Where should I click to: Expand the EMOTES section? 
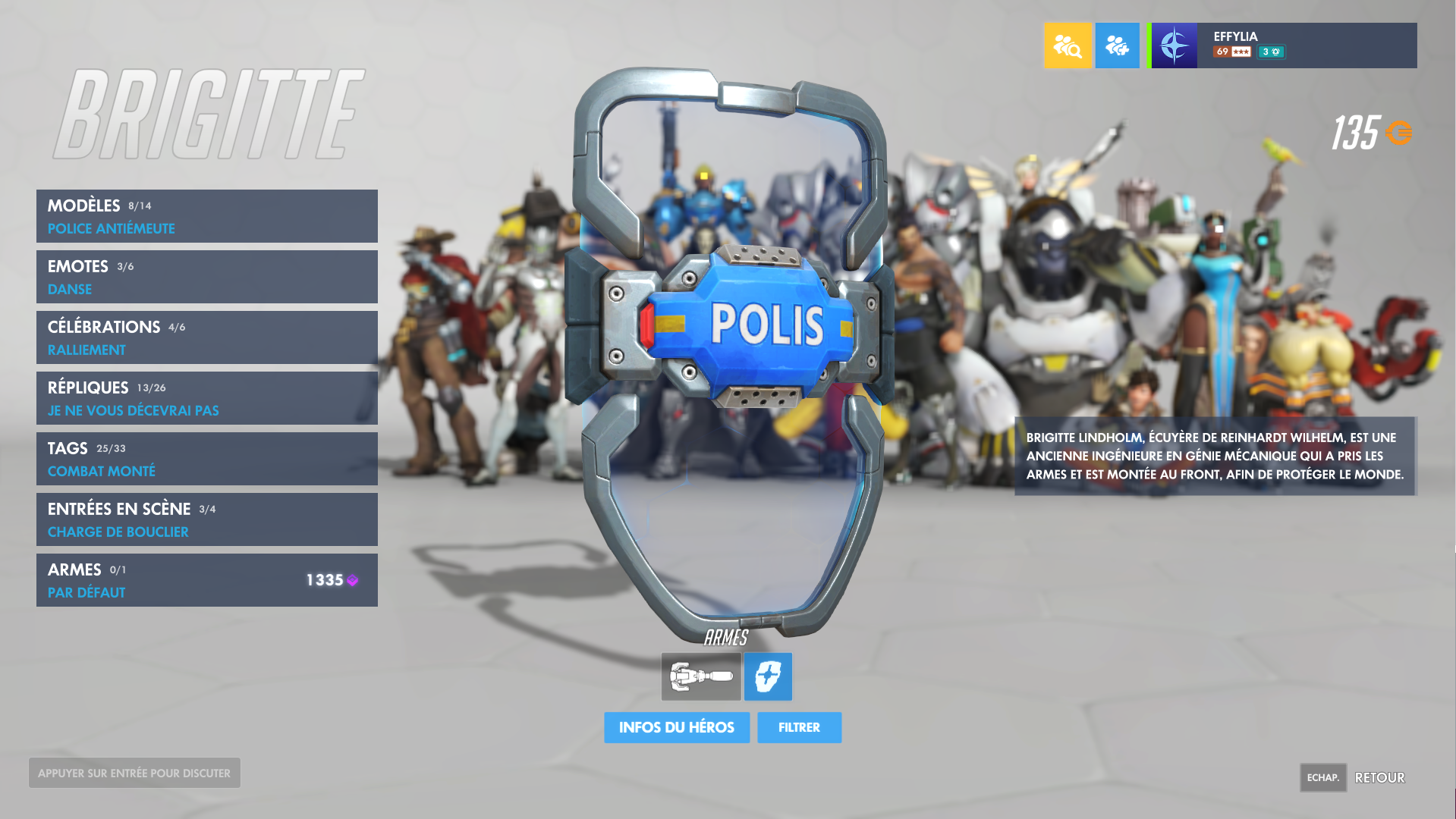(206, 277)
